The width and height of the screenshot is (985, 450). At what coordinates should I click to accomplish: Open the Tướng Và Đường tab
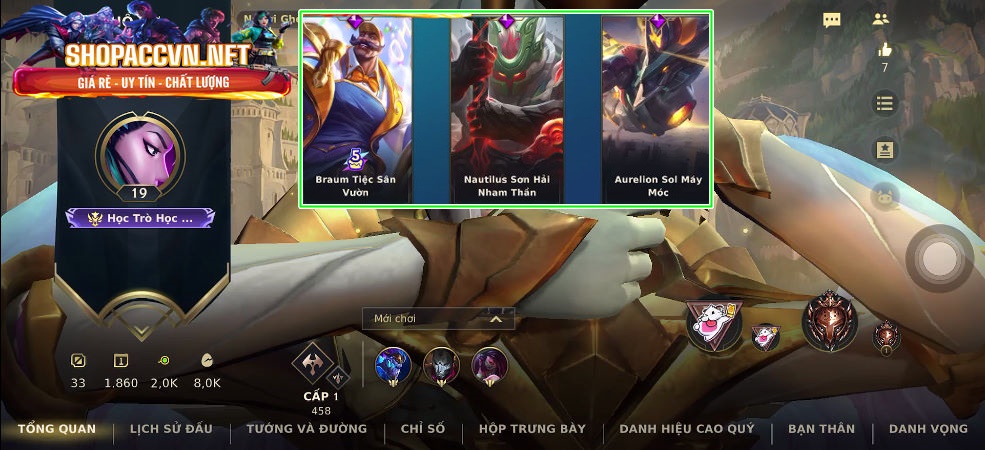coord(306,429)
